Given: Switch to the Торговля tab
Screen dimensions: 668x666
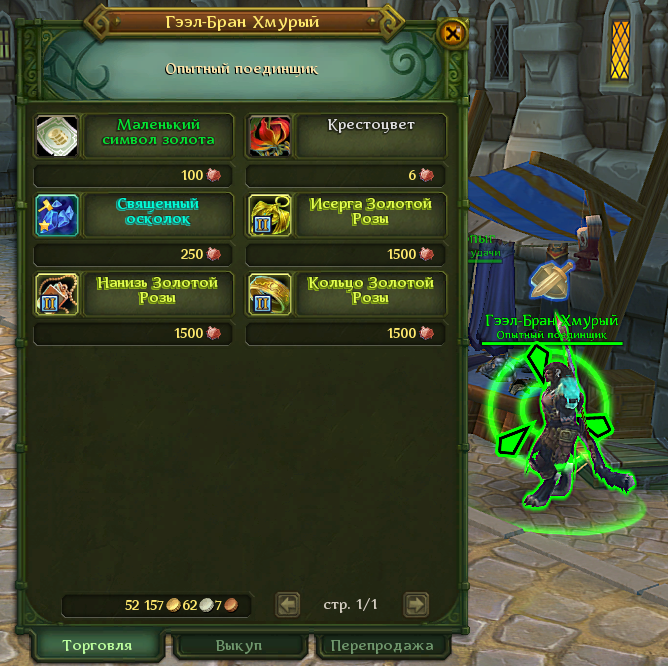Looking at the screenshot, I should (96, 645).
